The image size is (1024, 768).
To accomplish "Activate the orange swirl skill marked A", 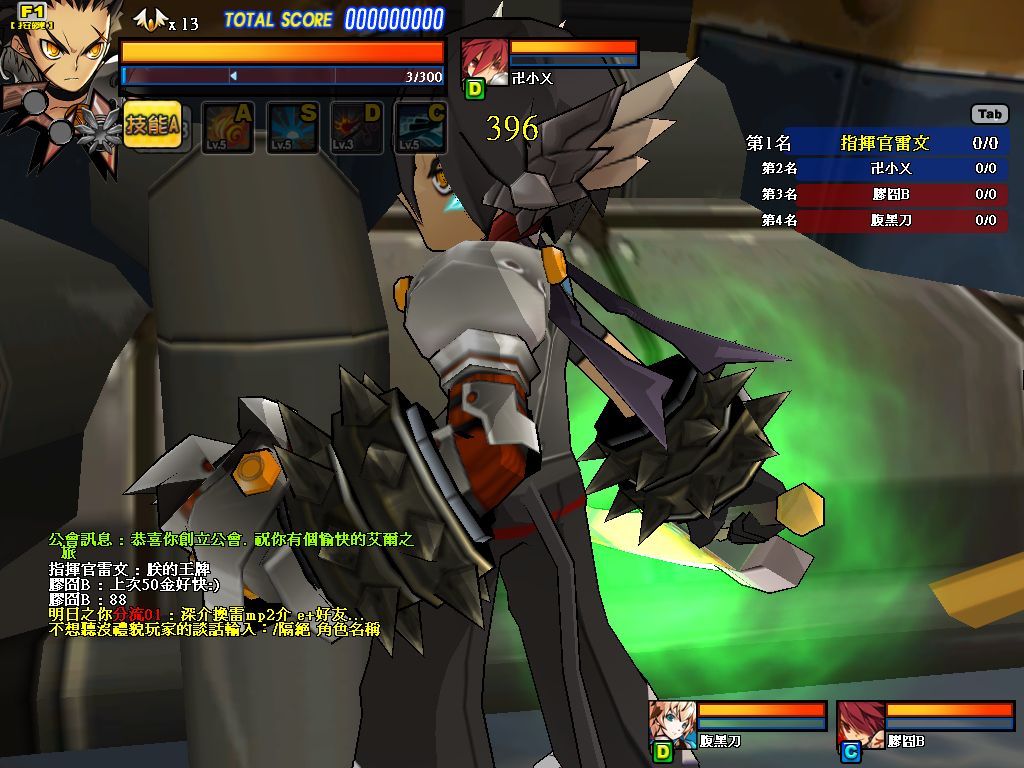I will 228,128.
